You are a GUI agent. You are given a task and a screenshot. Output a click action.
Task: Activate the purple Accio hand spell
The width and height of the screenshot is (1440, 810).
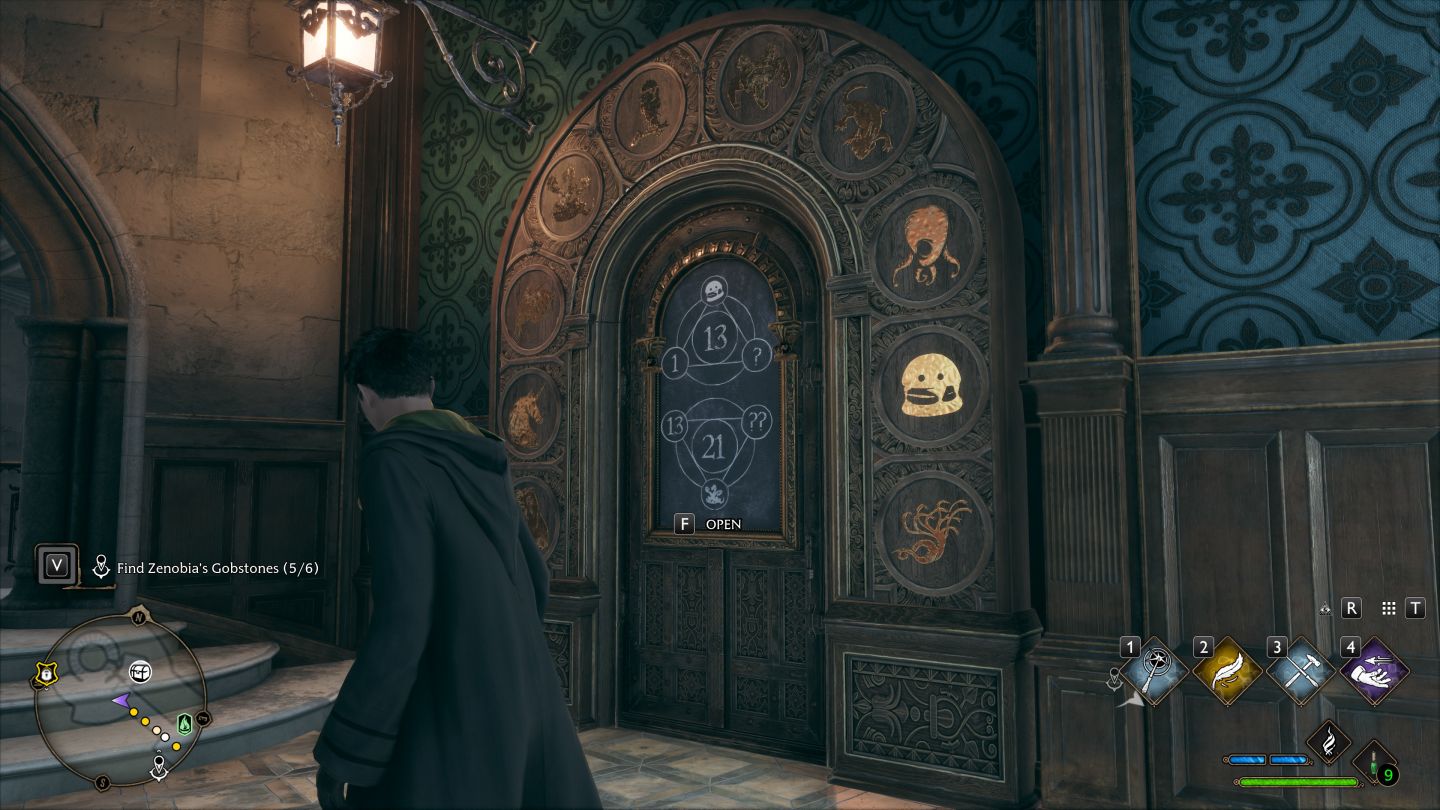[x=1375, y=671]
